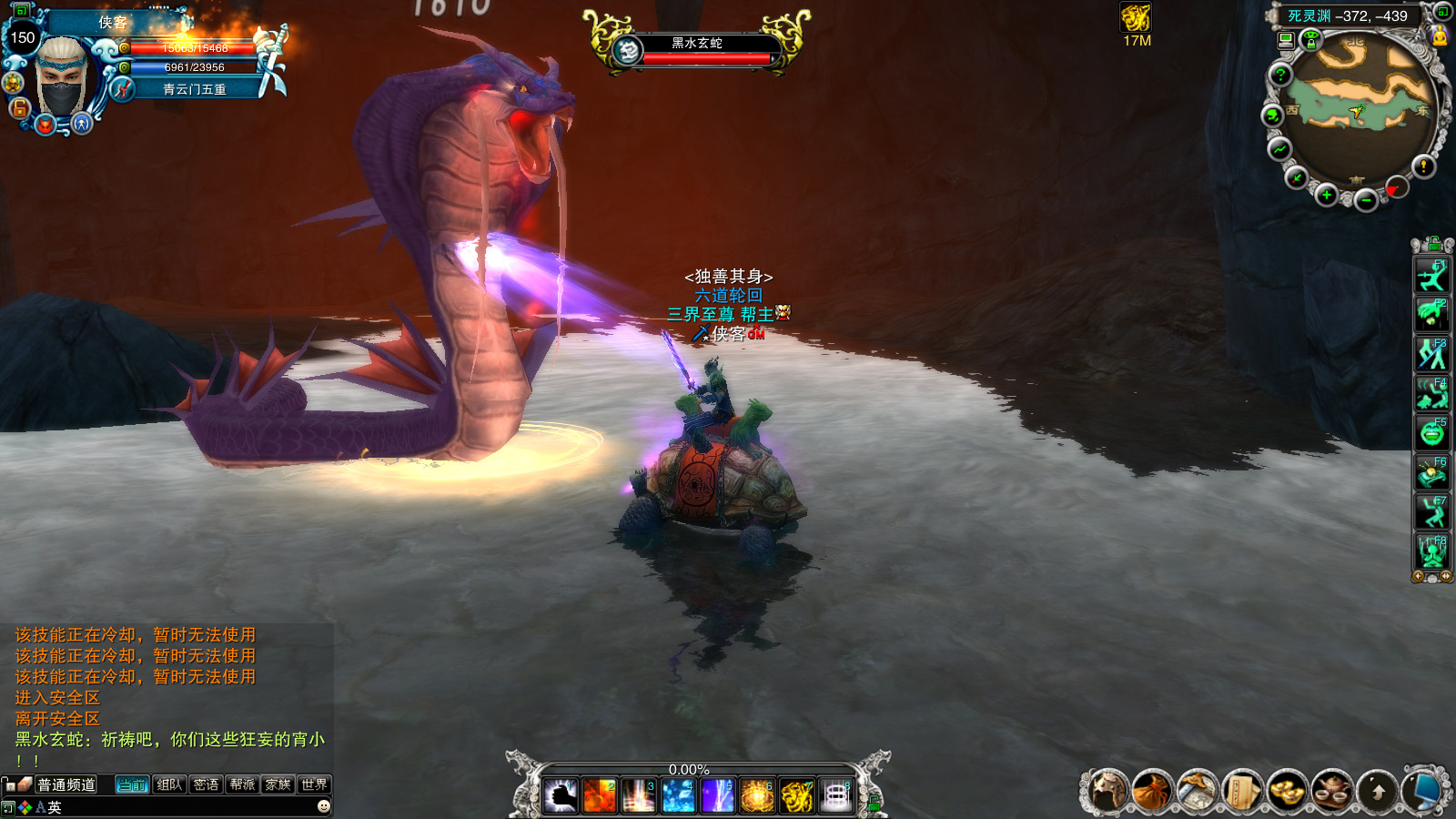
Task: Cast the blue ice skill in slot 4
Action: point(678,796)
